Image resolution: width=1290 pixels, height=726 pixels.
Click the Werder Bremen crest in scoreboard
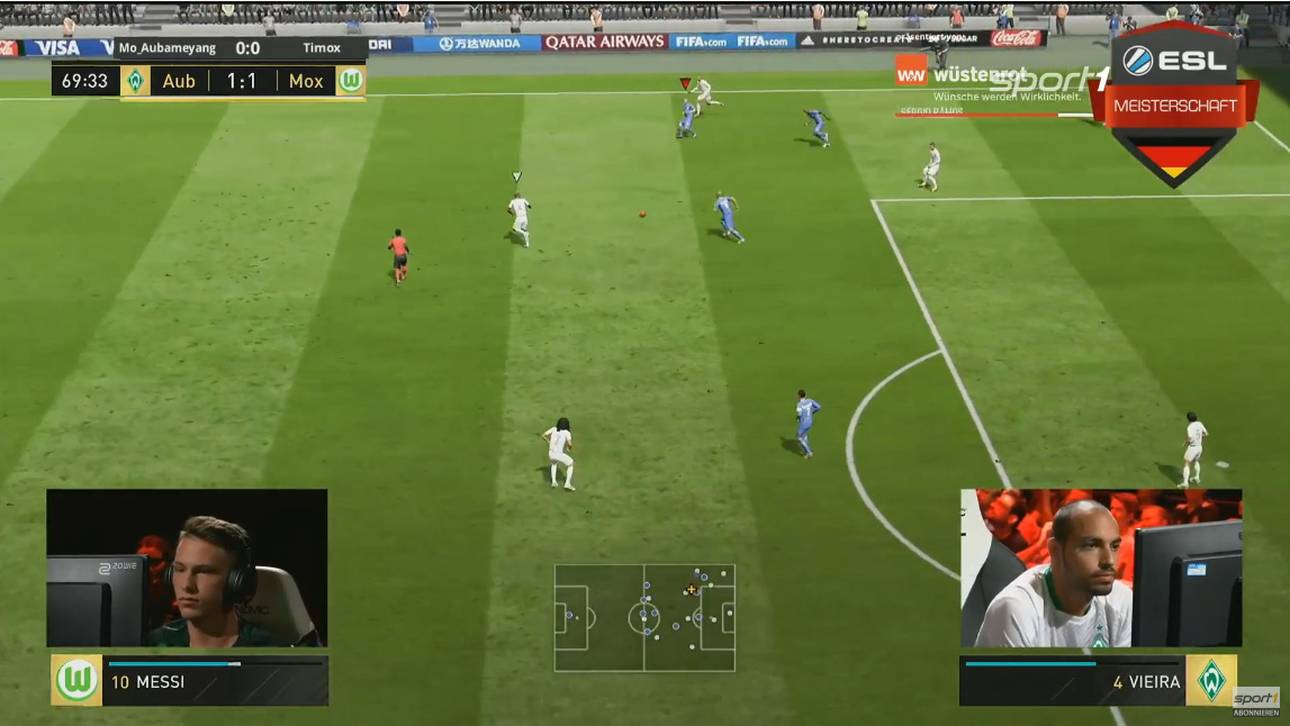tap(135, 81)
